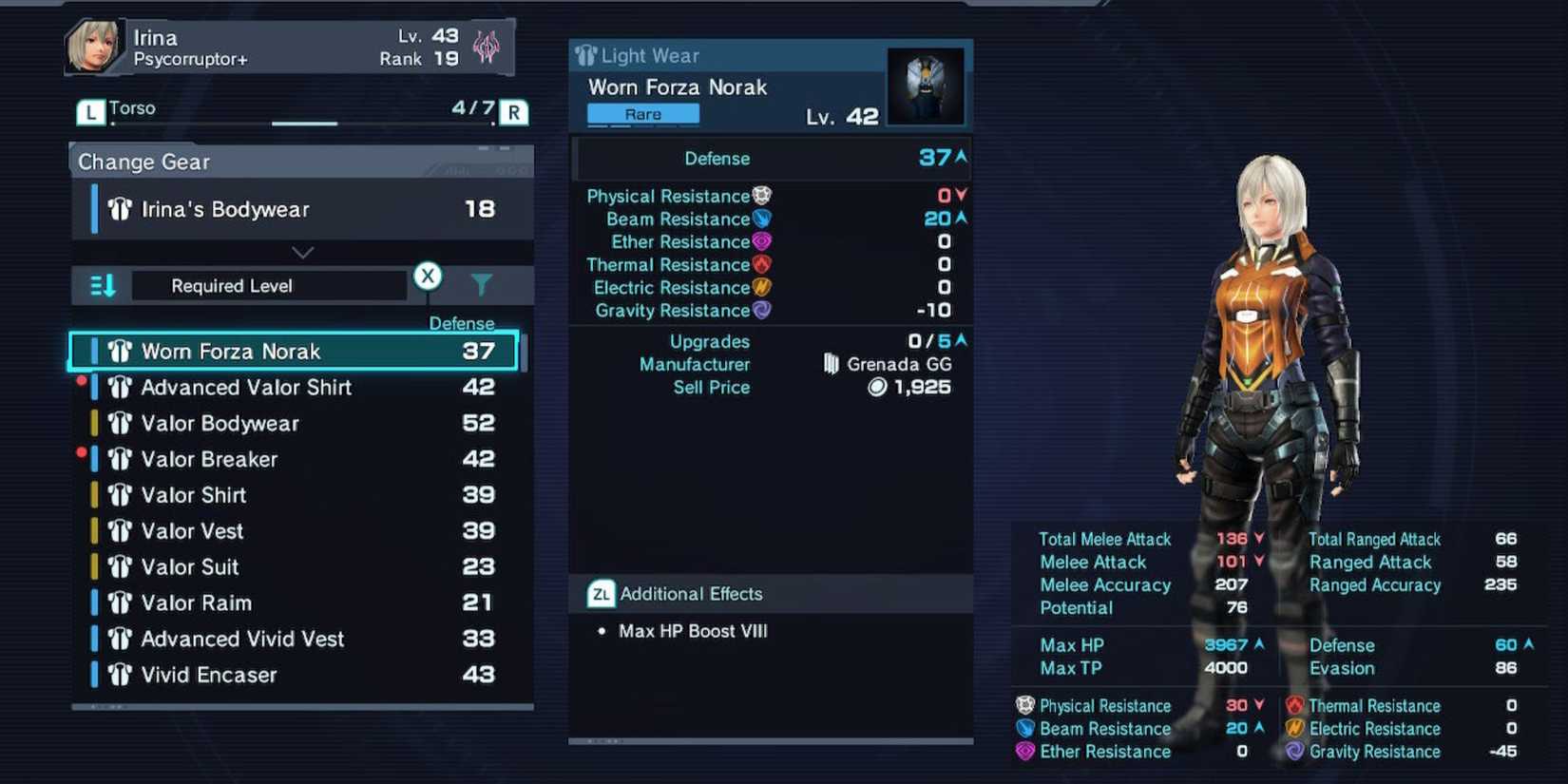
Task: Select the sort order icon beside Required Level
Action: pyautogui.click(x=101, y=284)
